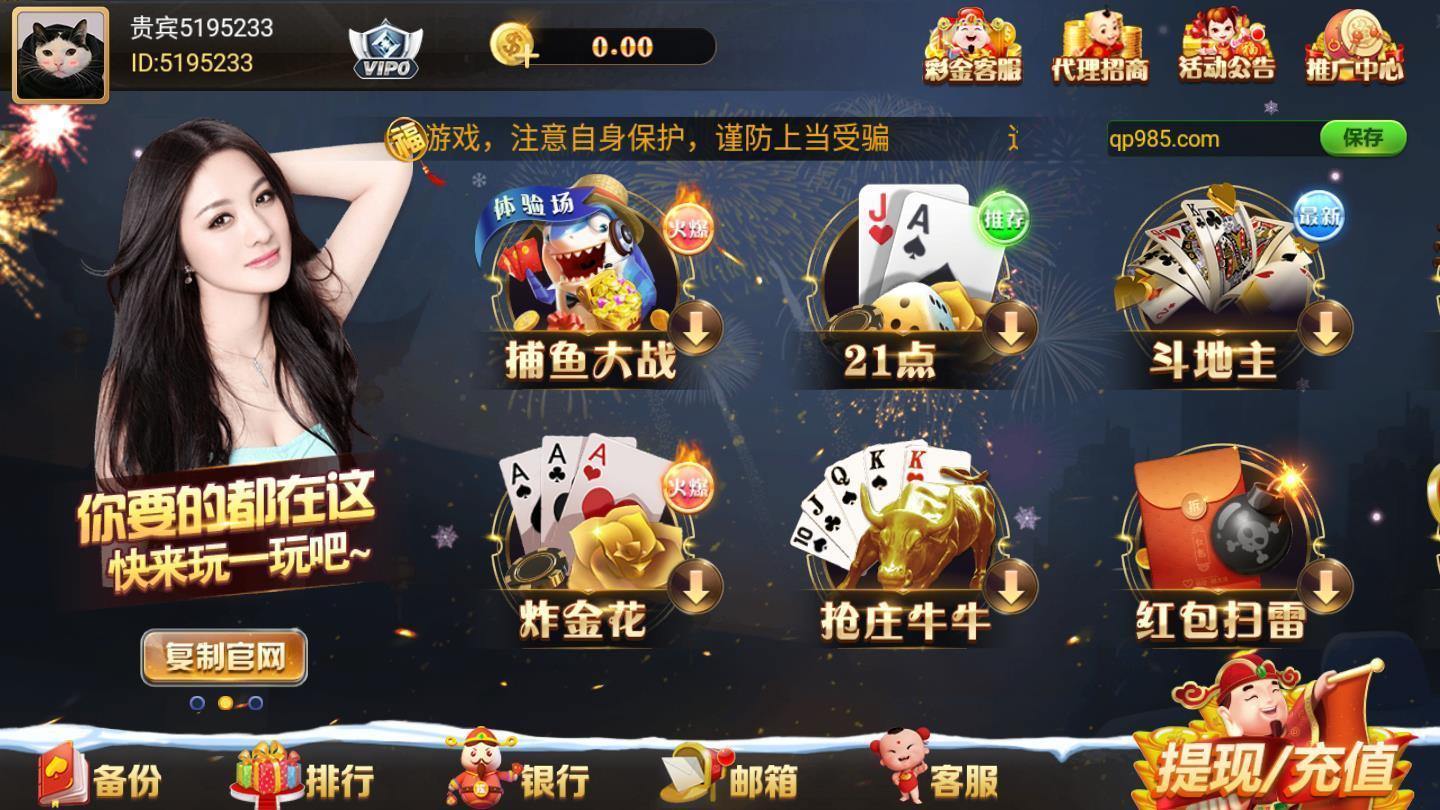This screenshot has height=810, width=1440.
Task: Tap the VIP0 badge
Action: pos(383,48)
